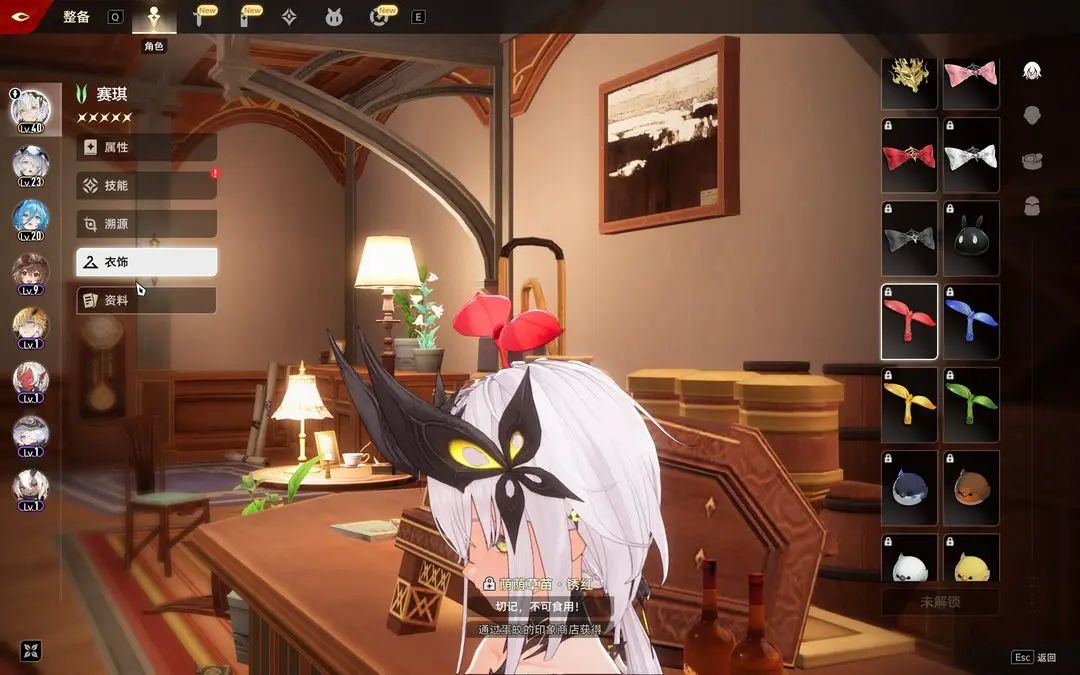Click the 未解锁 locked button

[940, 602]
